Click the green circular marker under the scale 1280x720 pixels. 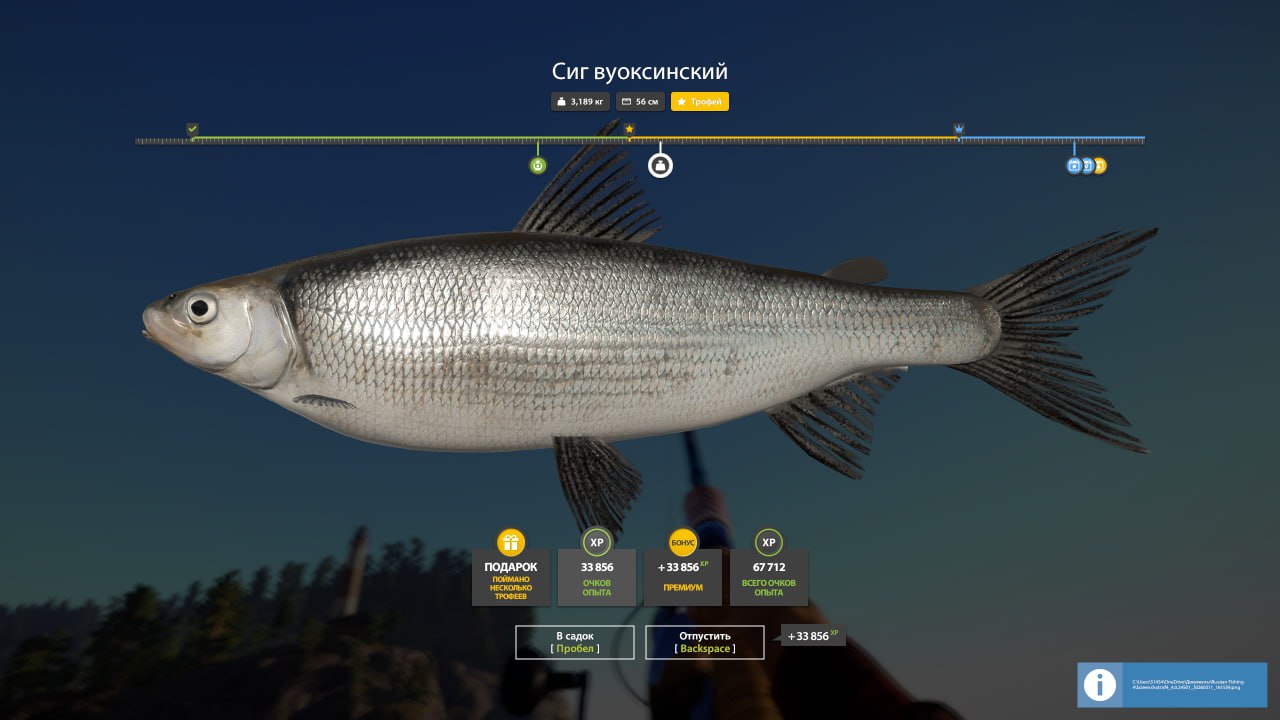click(x=538, y=165)
